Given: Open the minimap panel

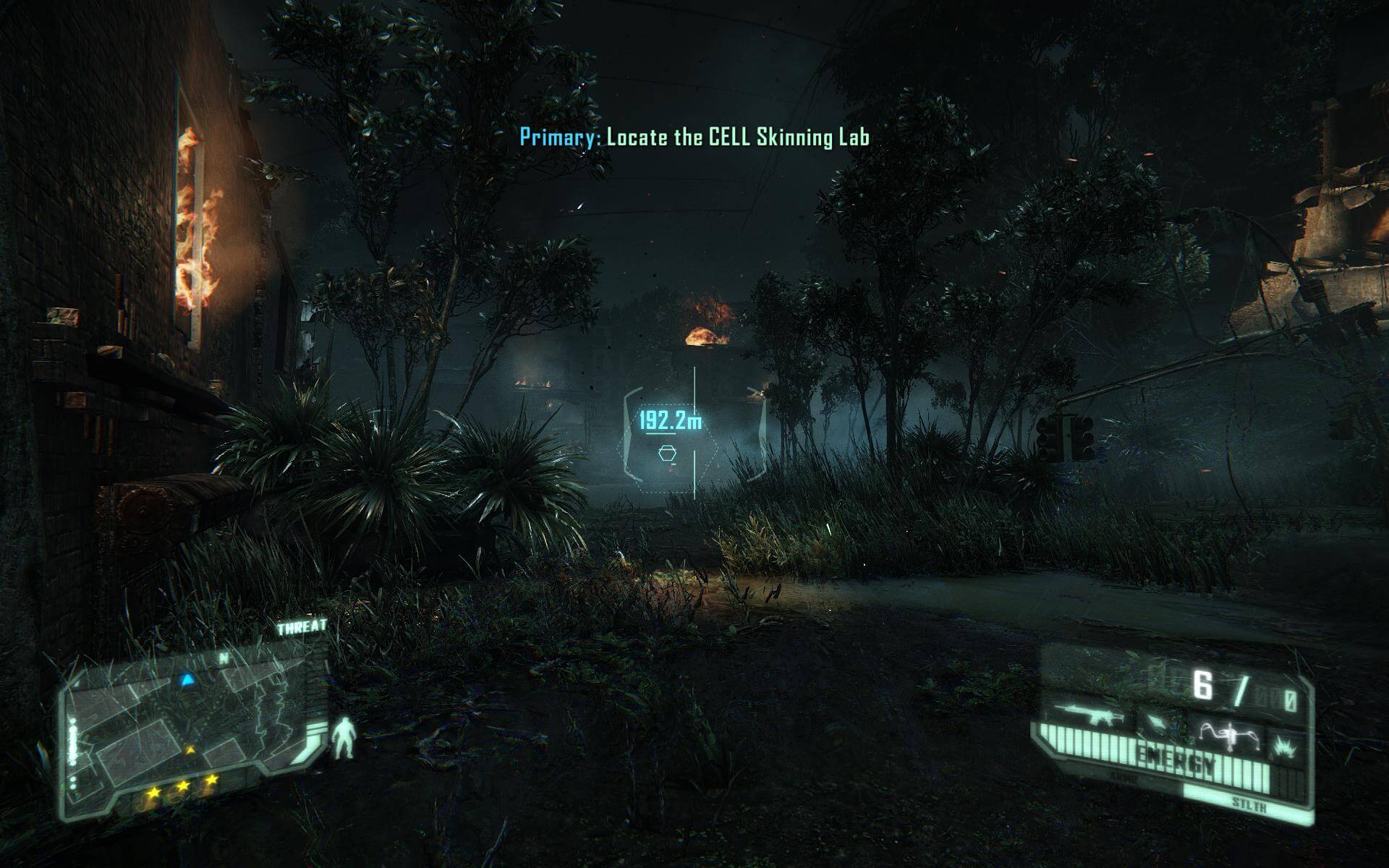Looking at the screenshot, I should tap(192, 731).
